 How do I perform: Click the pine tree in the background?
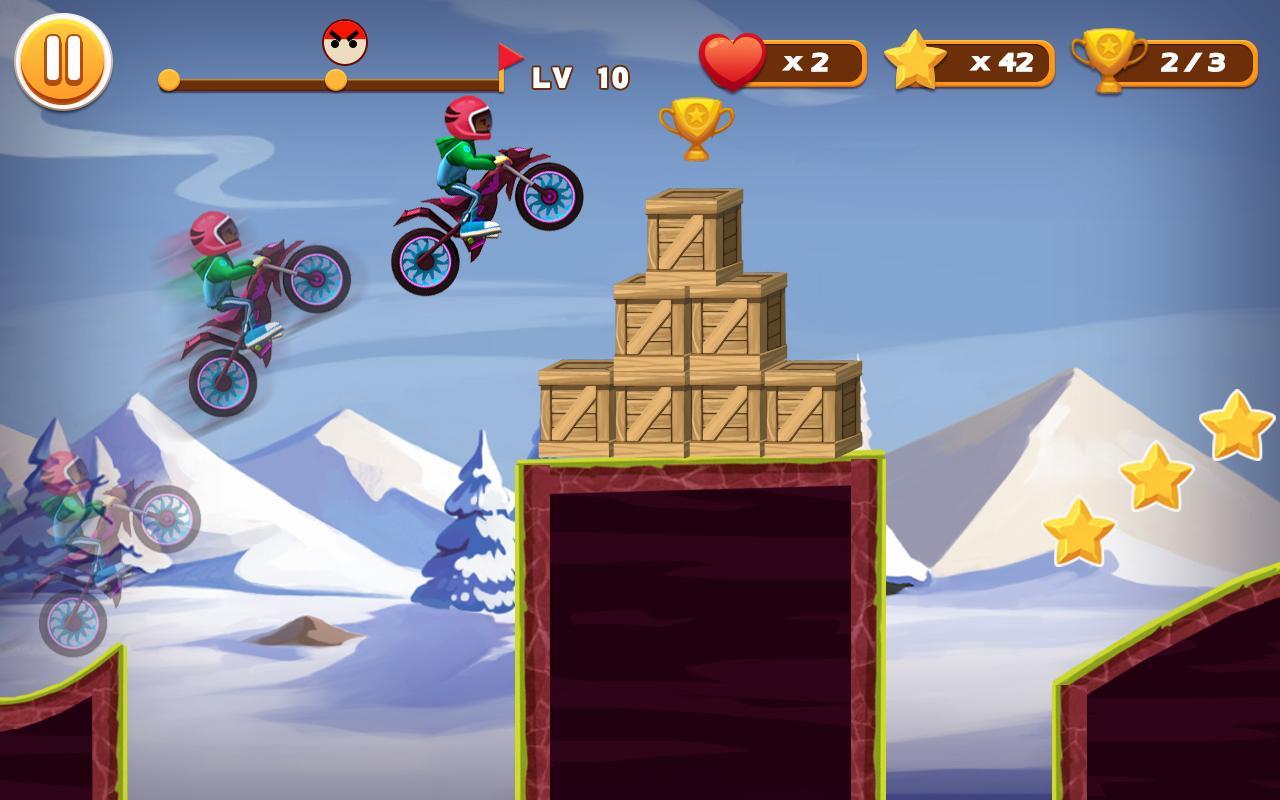(x=470, y=540)
